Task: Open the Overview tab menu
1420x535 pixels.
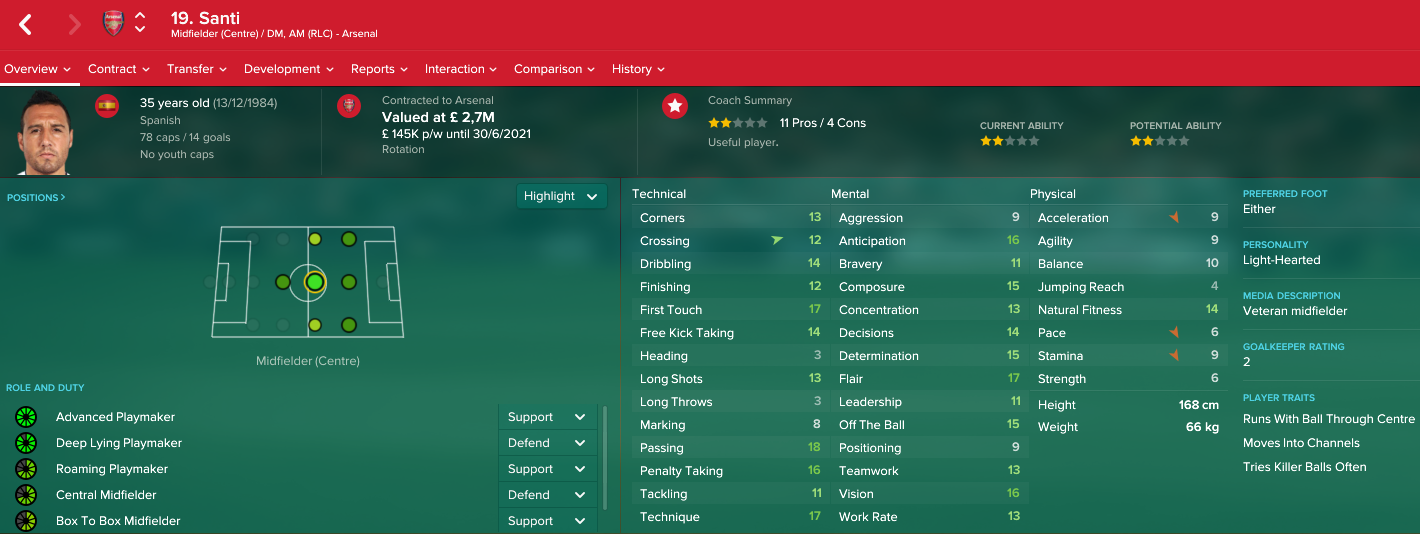Action: [x=38, y=69]
